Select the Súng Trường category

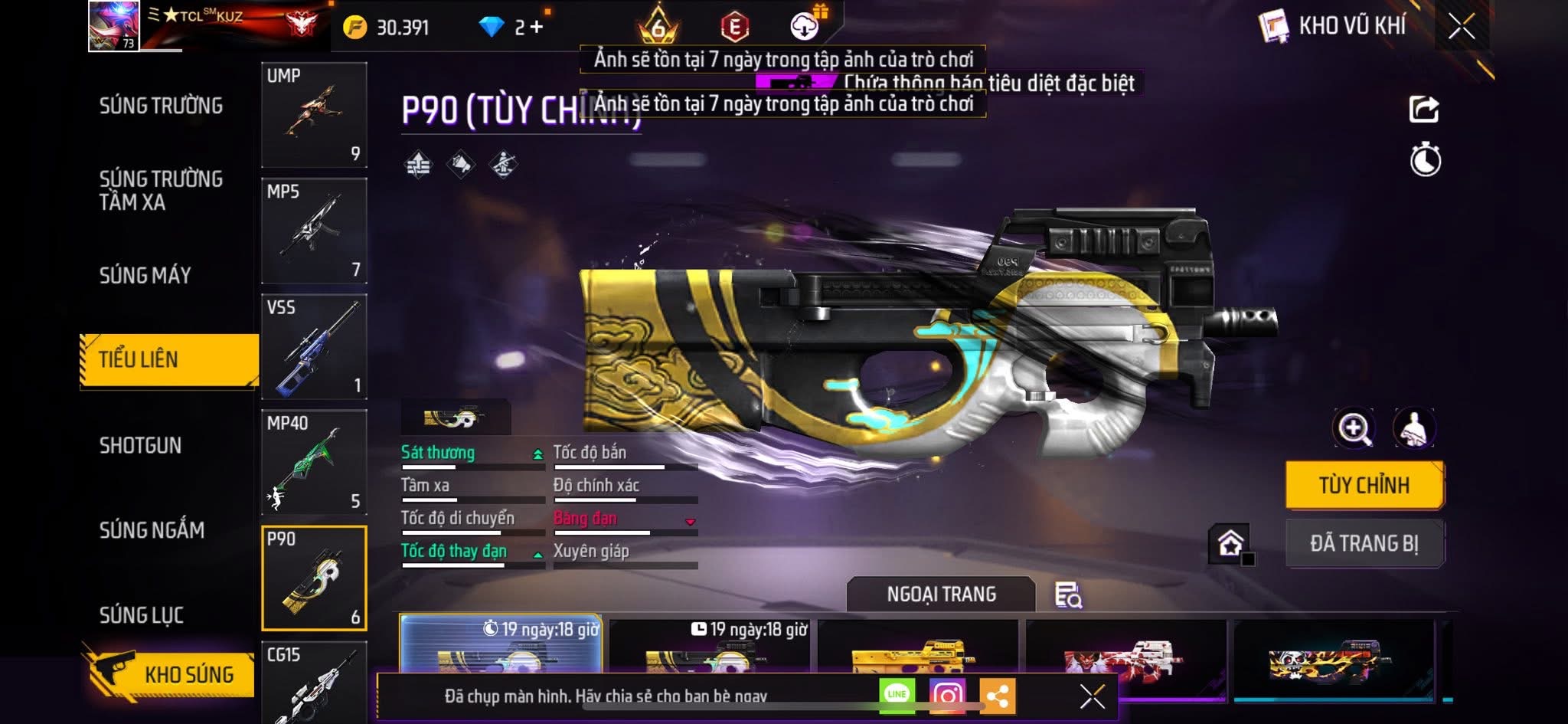pyautogui.click(x=161, y=106)
